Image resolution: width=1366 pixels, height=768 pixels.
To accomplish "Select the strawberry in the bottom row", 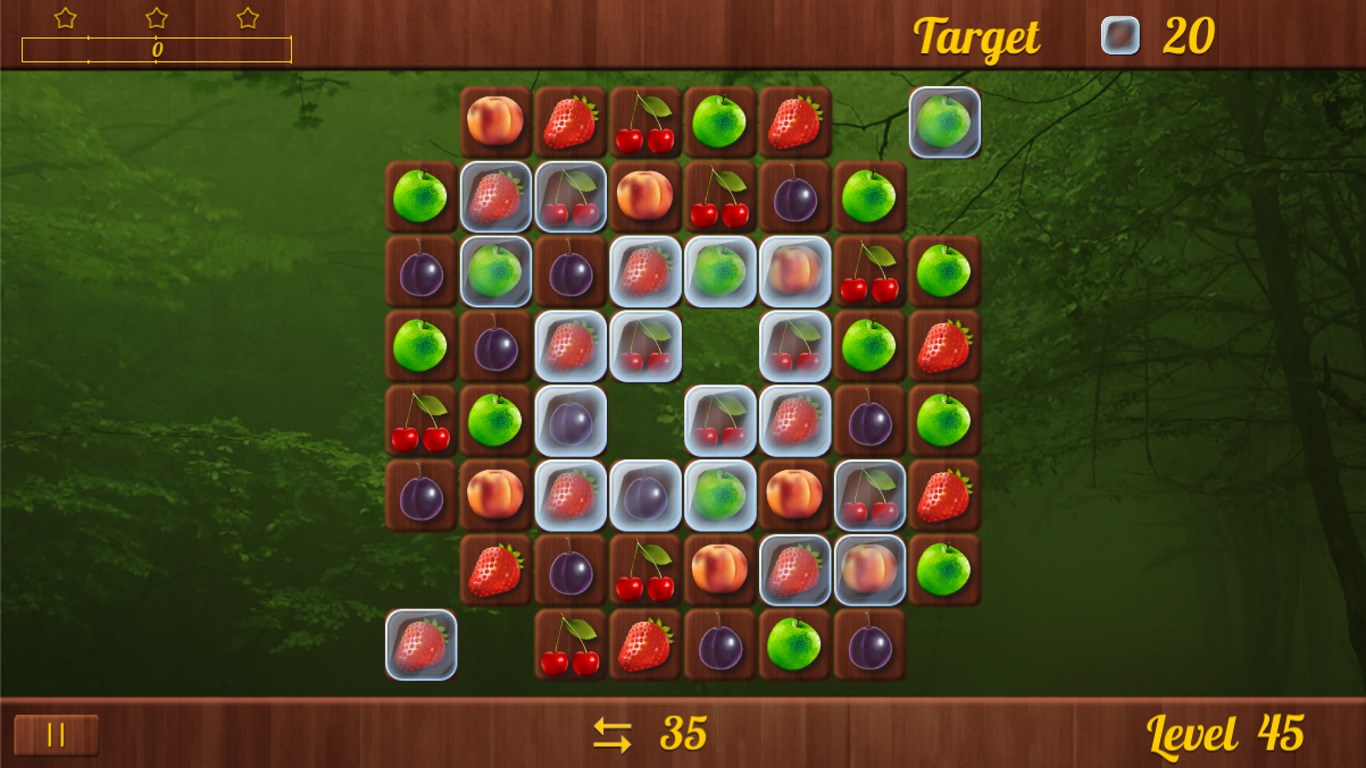I will (x=645, y=645).
